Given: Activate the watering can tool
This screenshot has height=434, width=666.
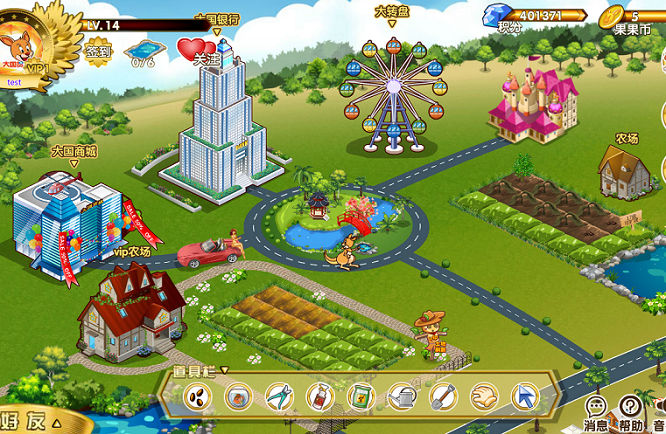Looking at the screenshot, I should 401,398.
